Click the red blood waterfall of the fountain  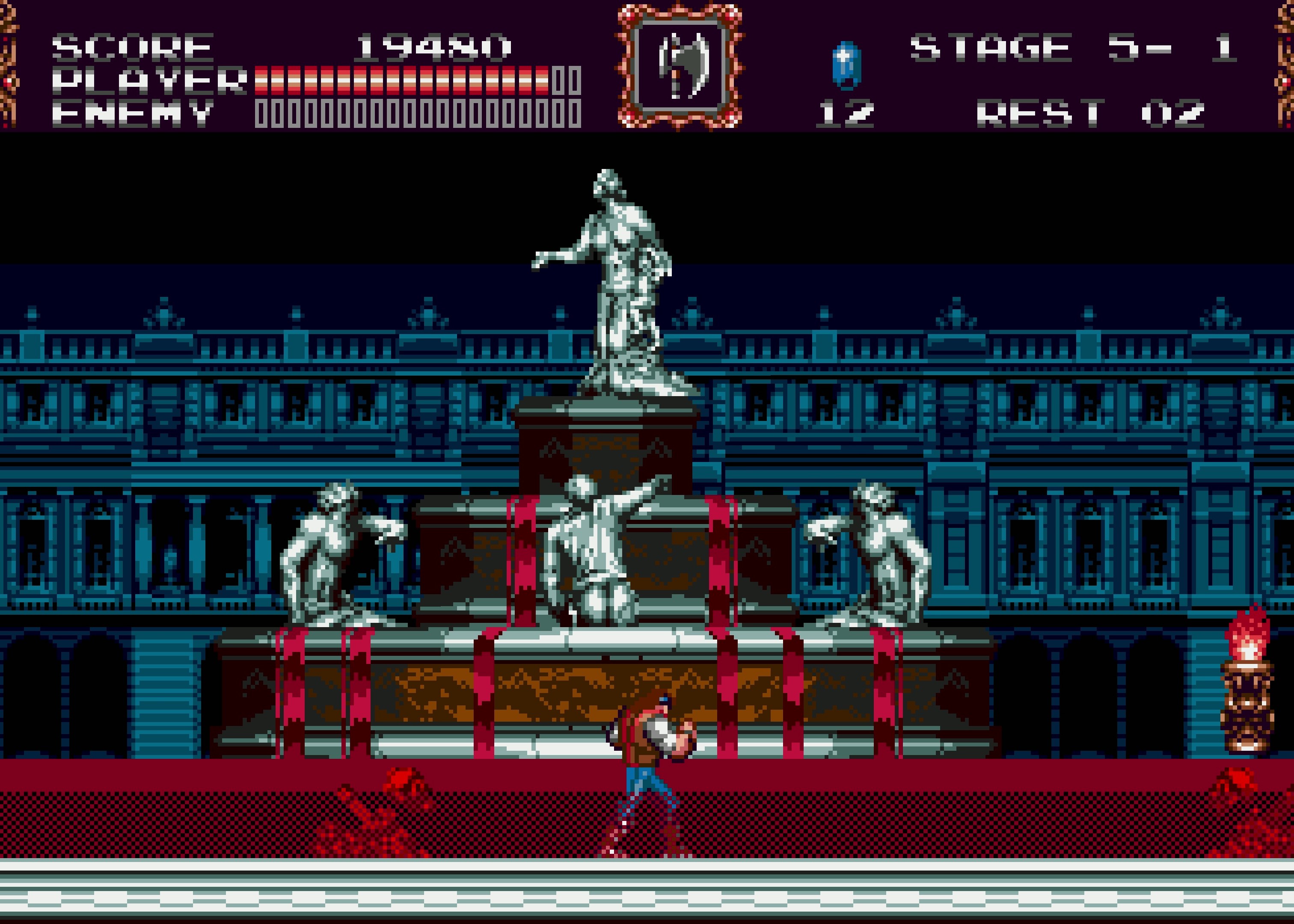point(518,569)
